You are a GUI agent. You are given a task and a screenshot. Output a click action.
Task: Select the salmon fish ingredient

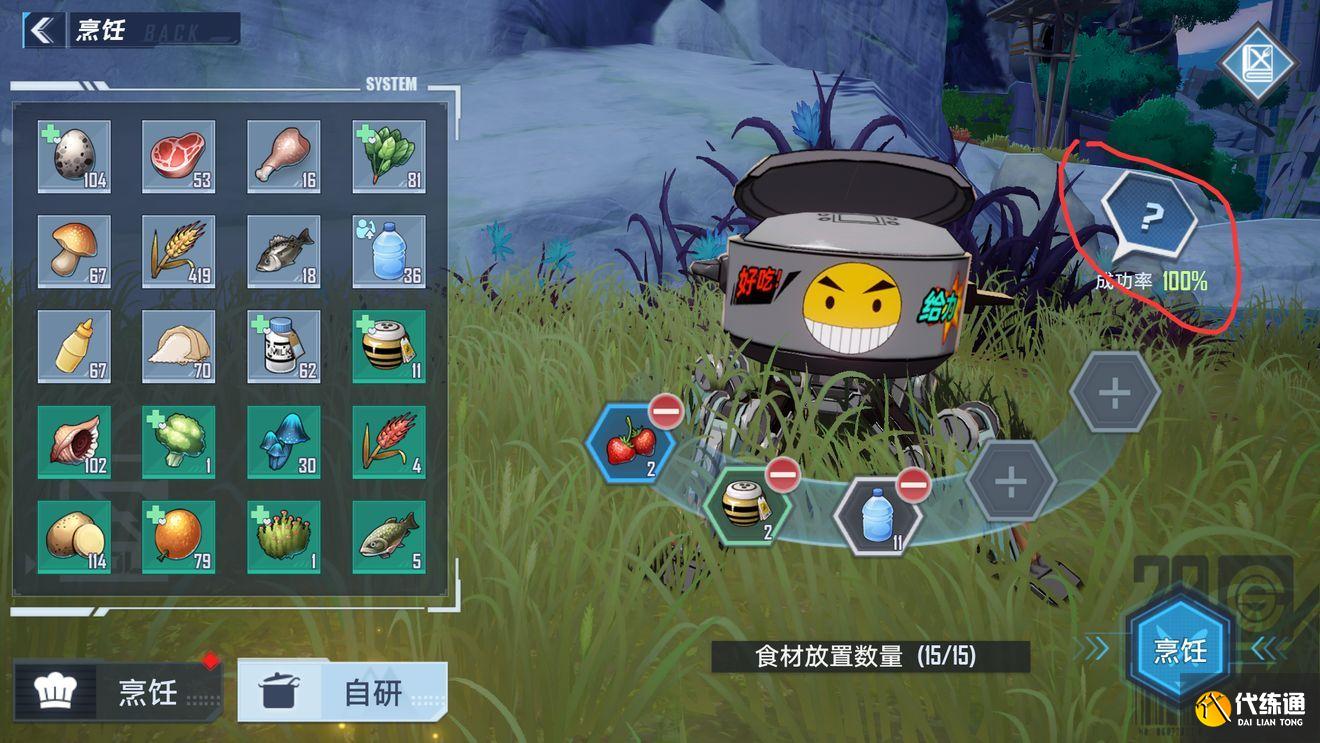click(389, 535)
